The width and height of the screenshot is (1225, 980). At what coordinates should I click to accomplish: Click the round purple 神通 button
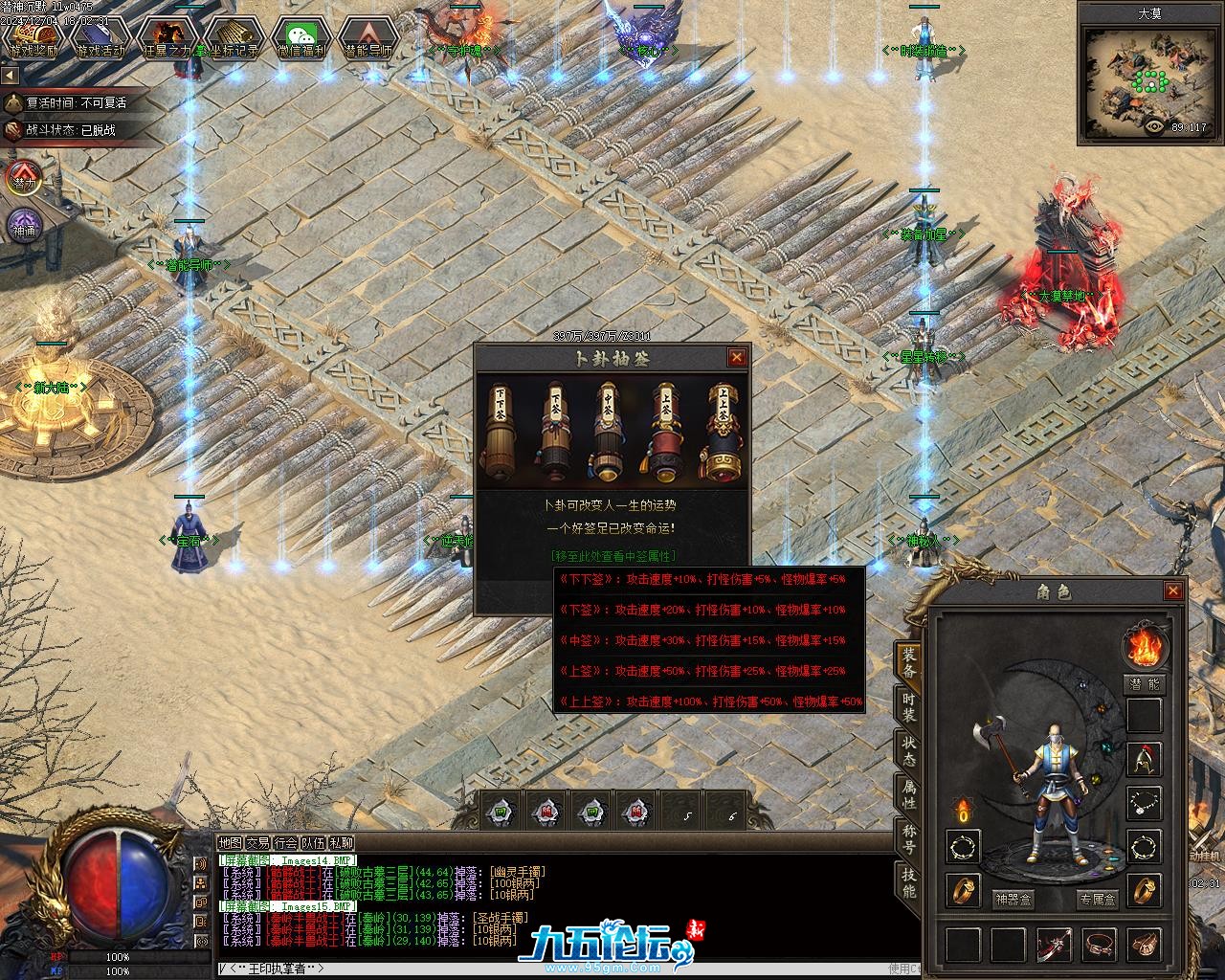point(24,227)
